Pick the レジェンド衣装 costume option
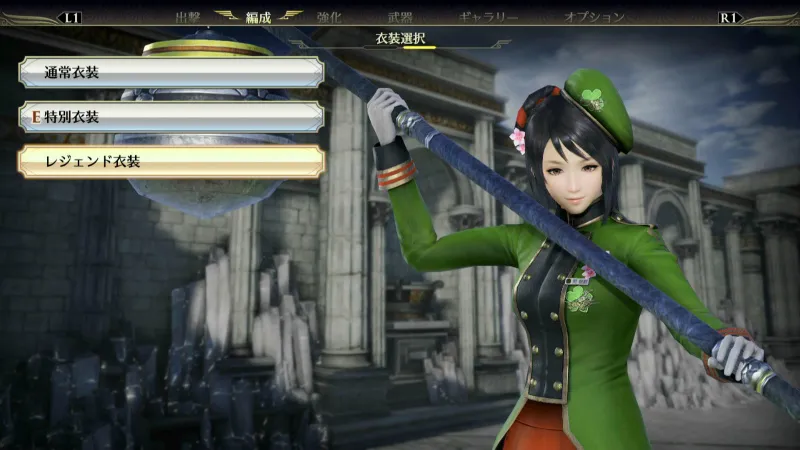This screenshot has width=800, height=450. pos(171,161)
